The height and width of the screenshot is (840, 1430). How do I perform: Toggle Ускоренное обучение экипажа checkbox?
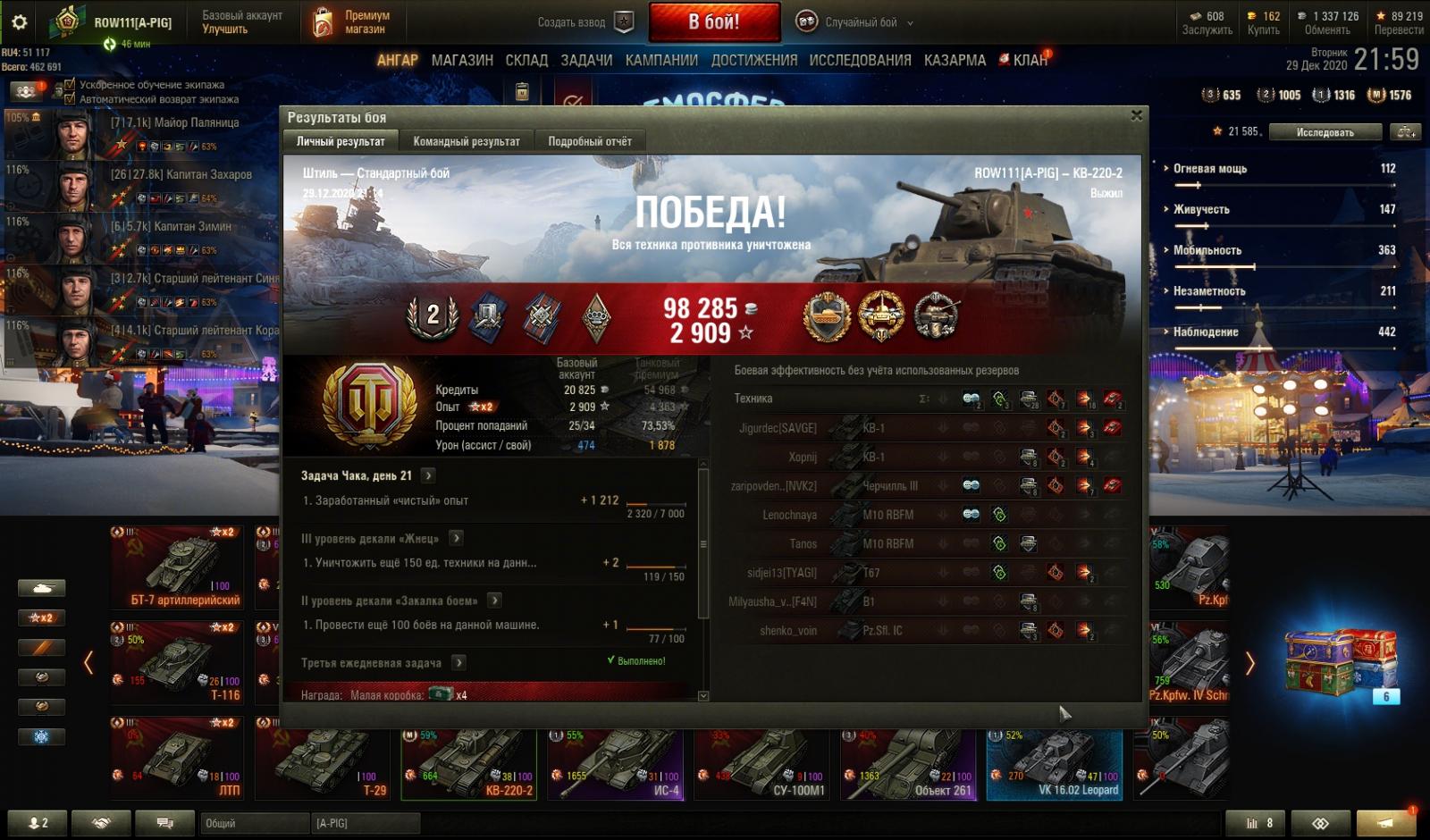[x=71, y=85]
